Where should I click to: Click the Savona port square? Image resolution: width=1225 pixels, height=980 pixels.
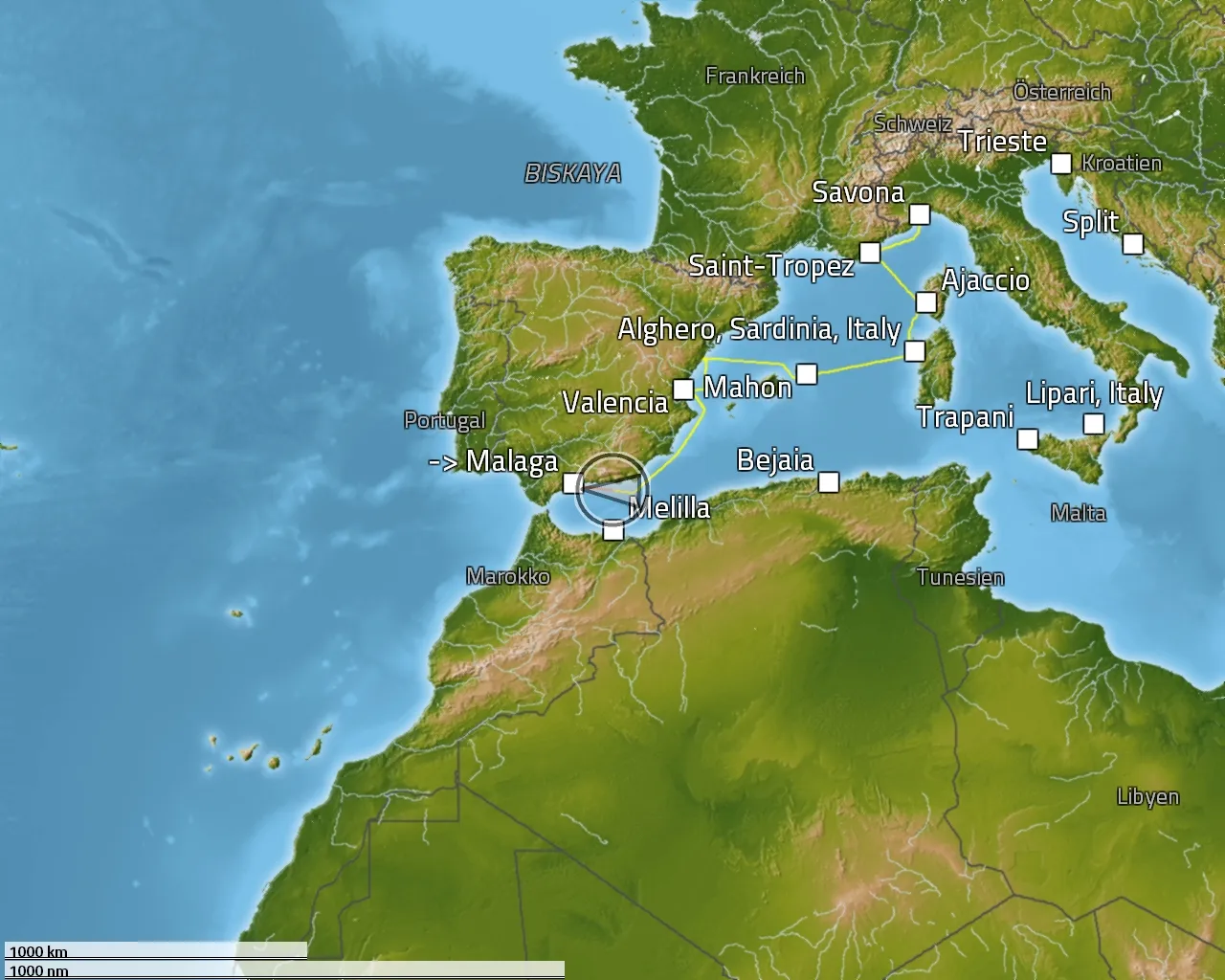tap(919, 214)
